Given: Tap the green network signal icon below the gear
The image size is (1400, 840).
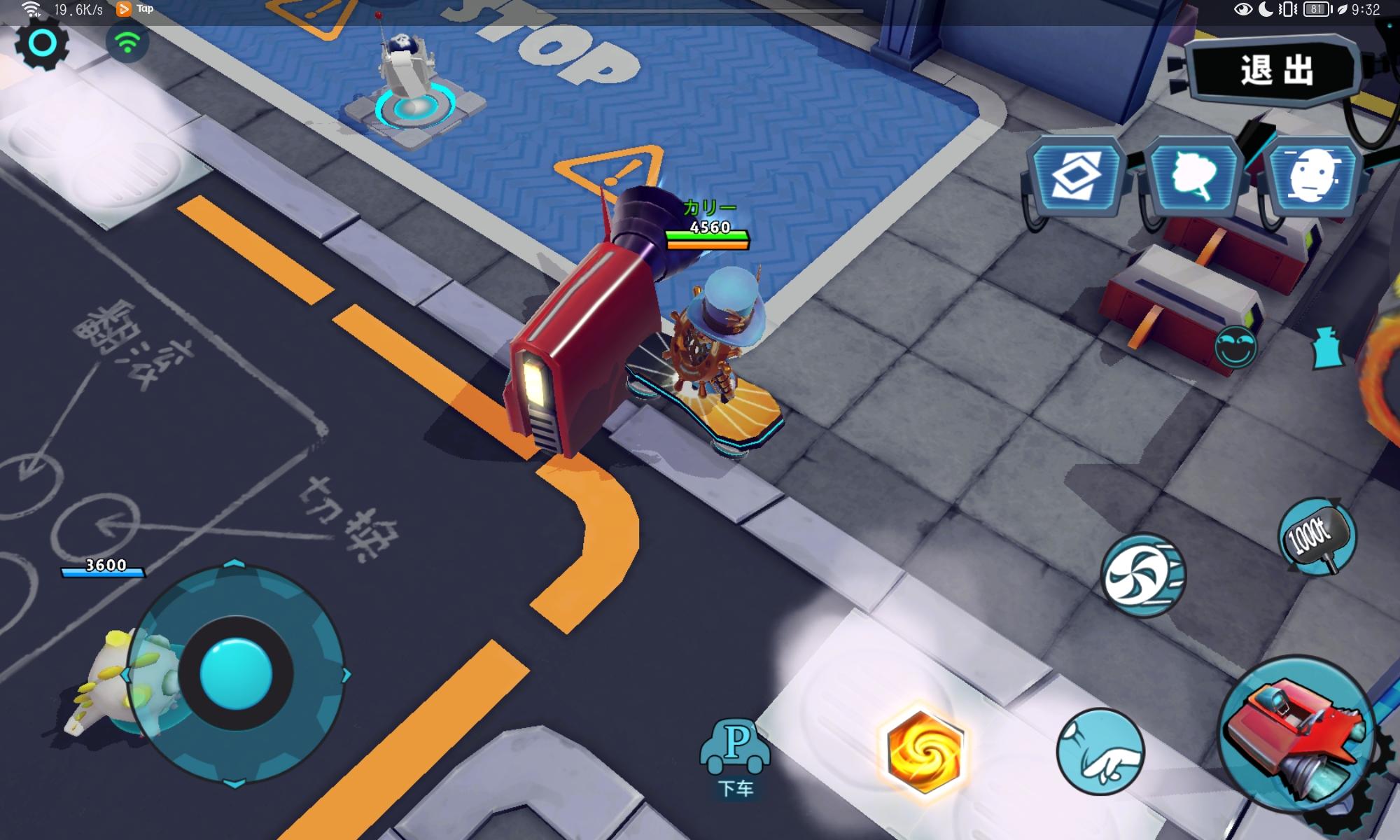Looking at the screenshot, I should coord(126,43).
